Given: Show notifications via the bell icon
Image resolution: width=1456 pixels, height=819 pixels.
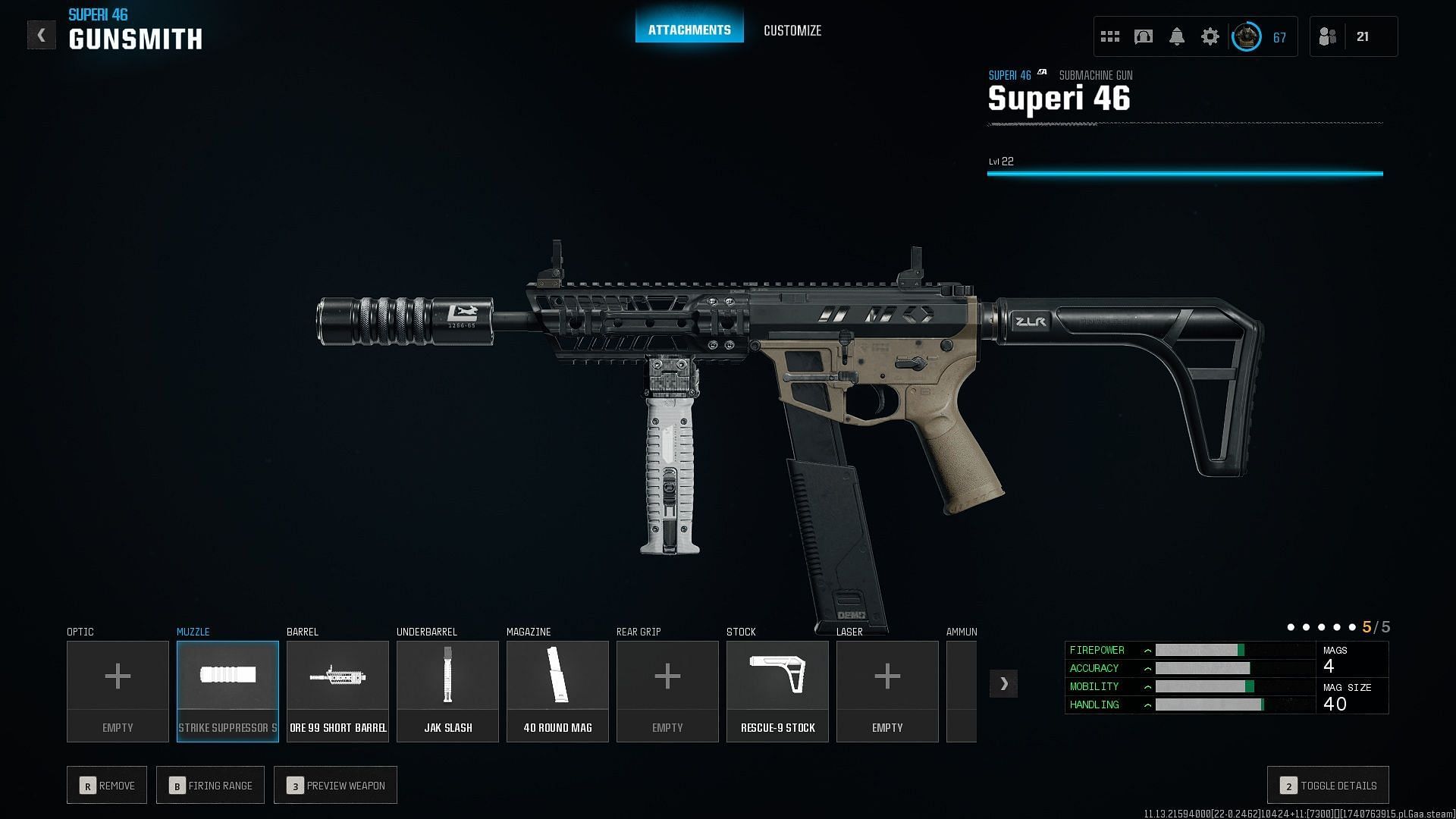Looking at the screenshot, I should click(x=1176, y=36).
